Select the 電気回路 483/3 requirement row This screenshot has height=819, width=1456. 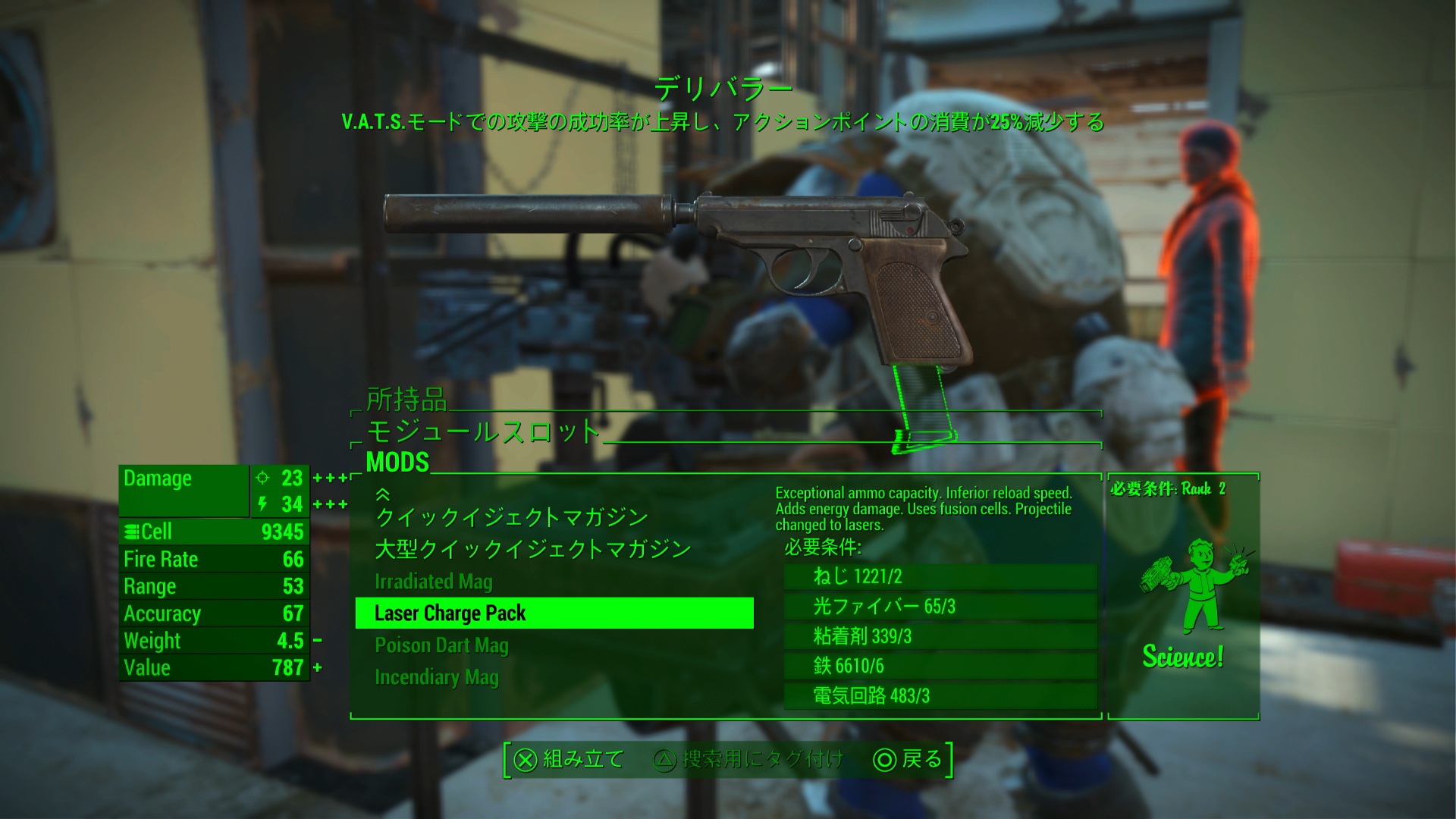point(940,695)
